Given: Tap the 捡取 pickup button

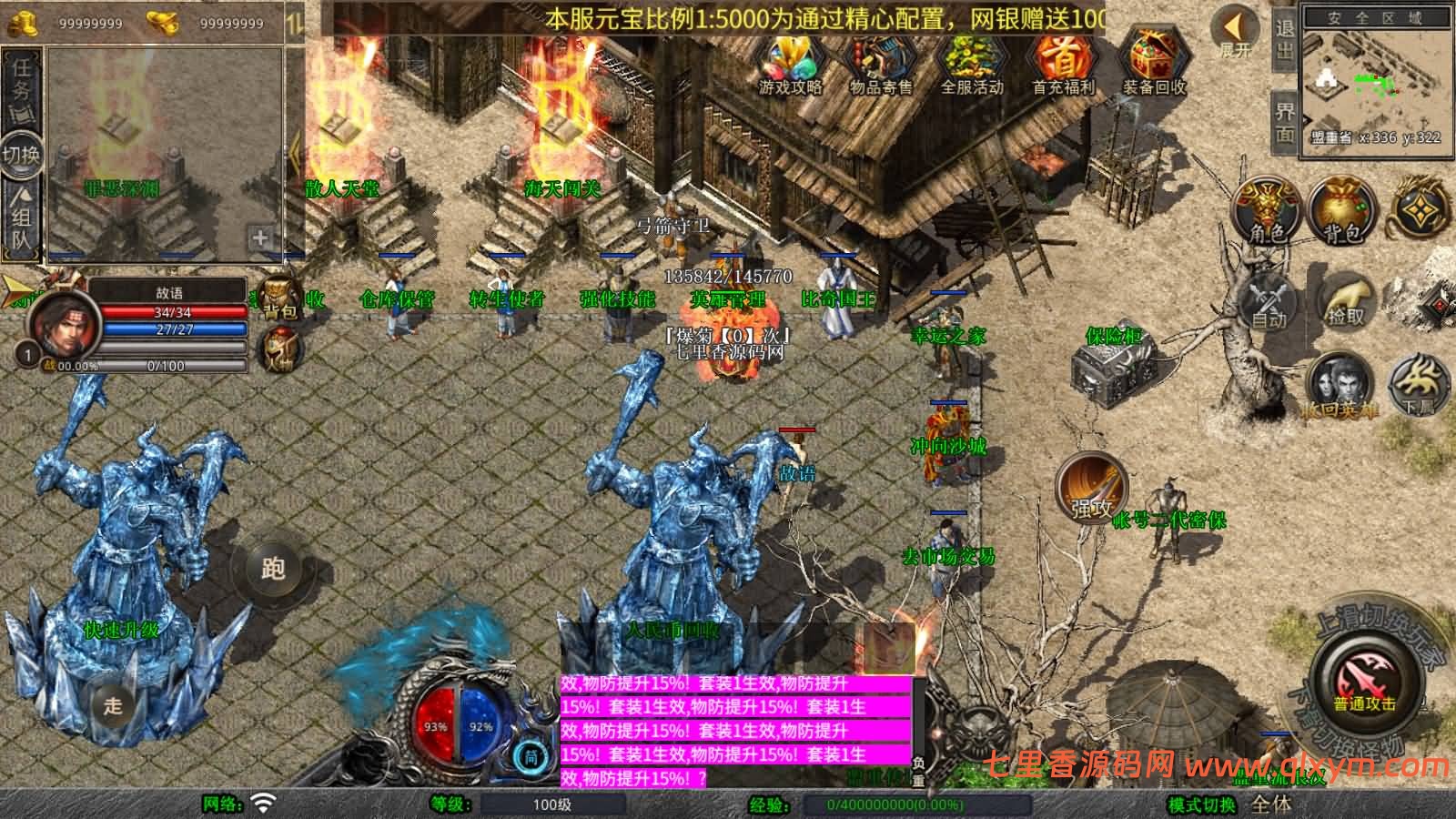Looking at the screenshot, I should (1346, 300).
